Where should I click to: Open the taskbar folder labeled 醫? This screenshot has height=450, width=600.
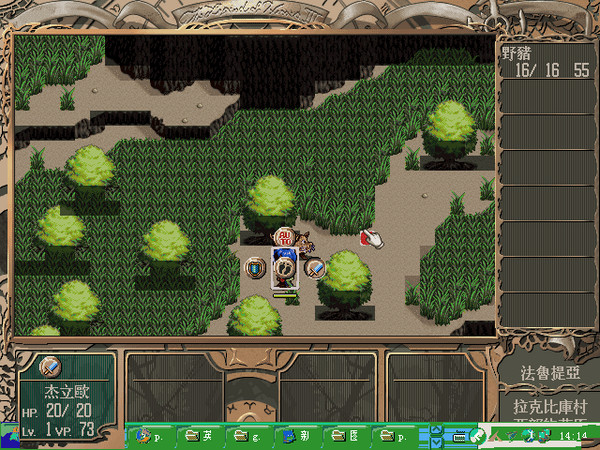[346, 435]
